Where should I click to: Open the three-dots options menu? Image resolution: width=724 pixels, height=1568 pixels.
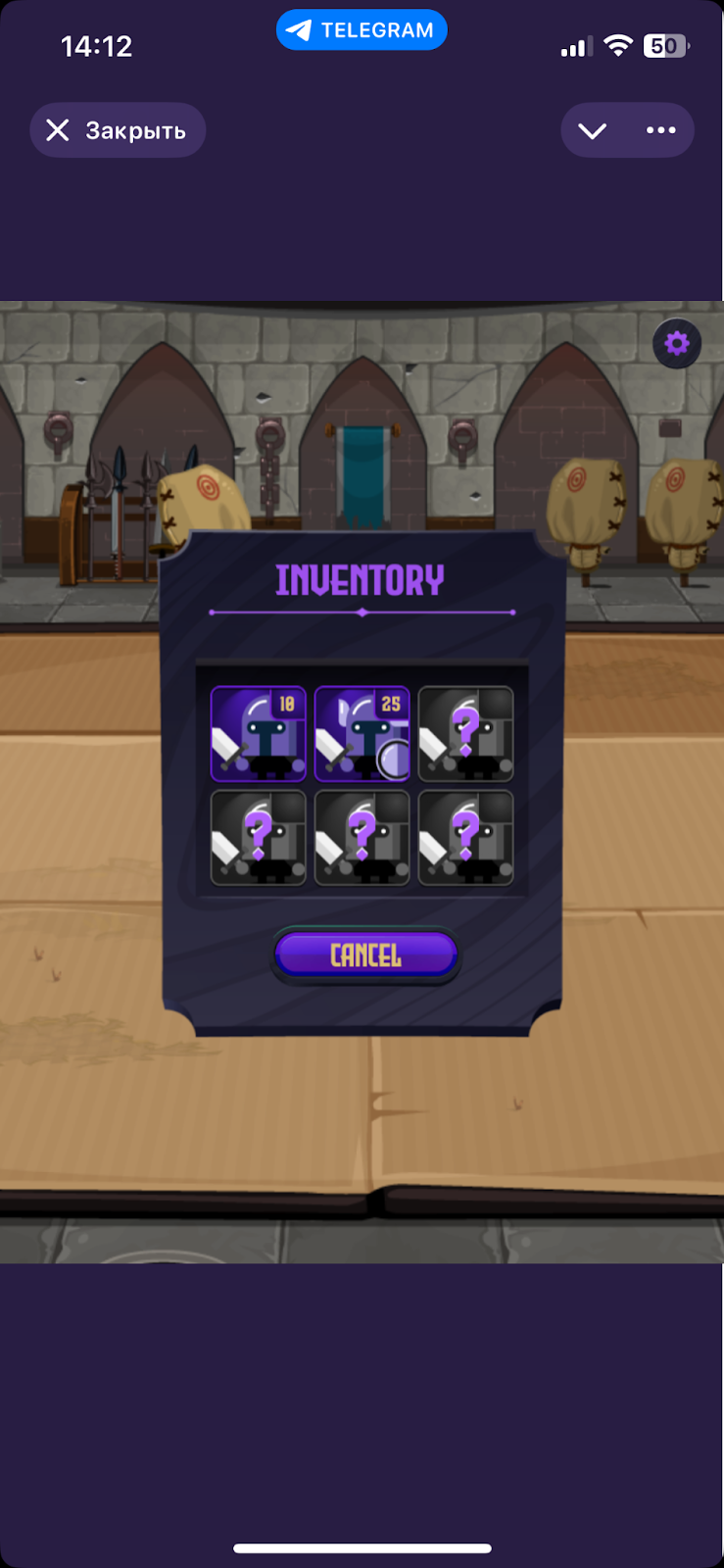pos(660,130)
